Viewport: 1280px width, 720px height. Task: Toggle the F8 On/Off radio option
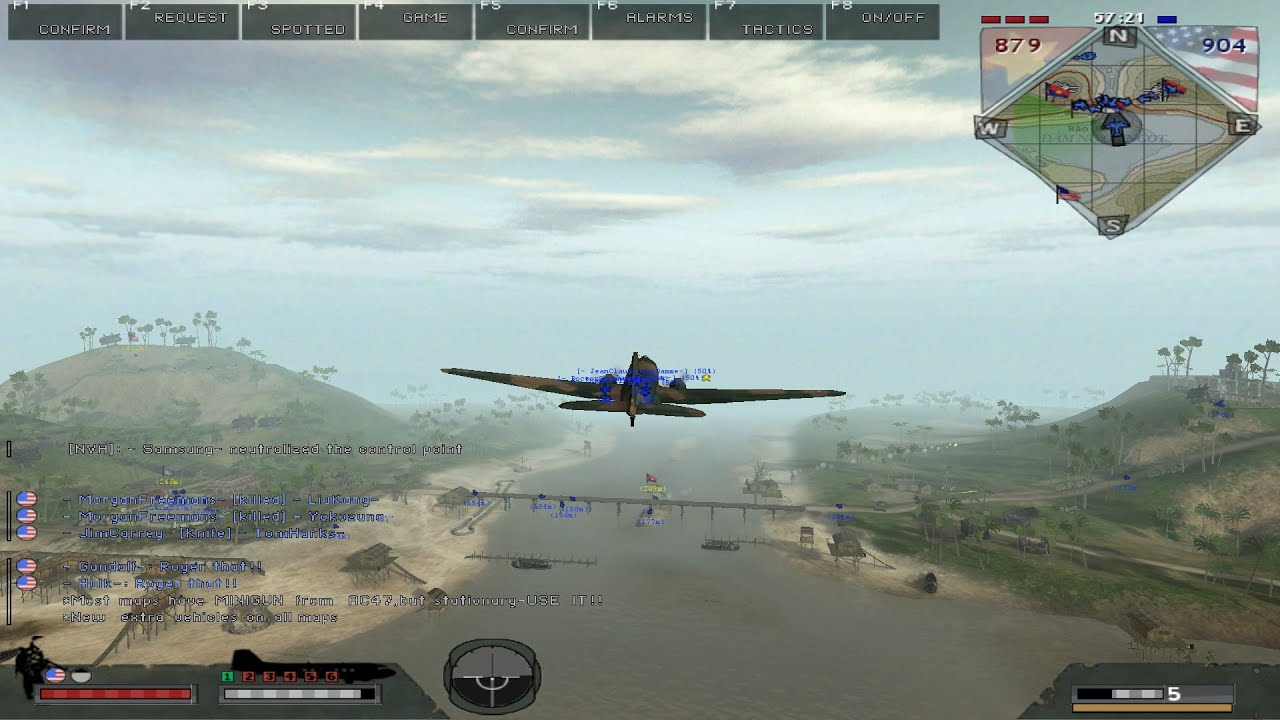coord(882,21)
